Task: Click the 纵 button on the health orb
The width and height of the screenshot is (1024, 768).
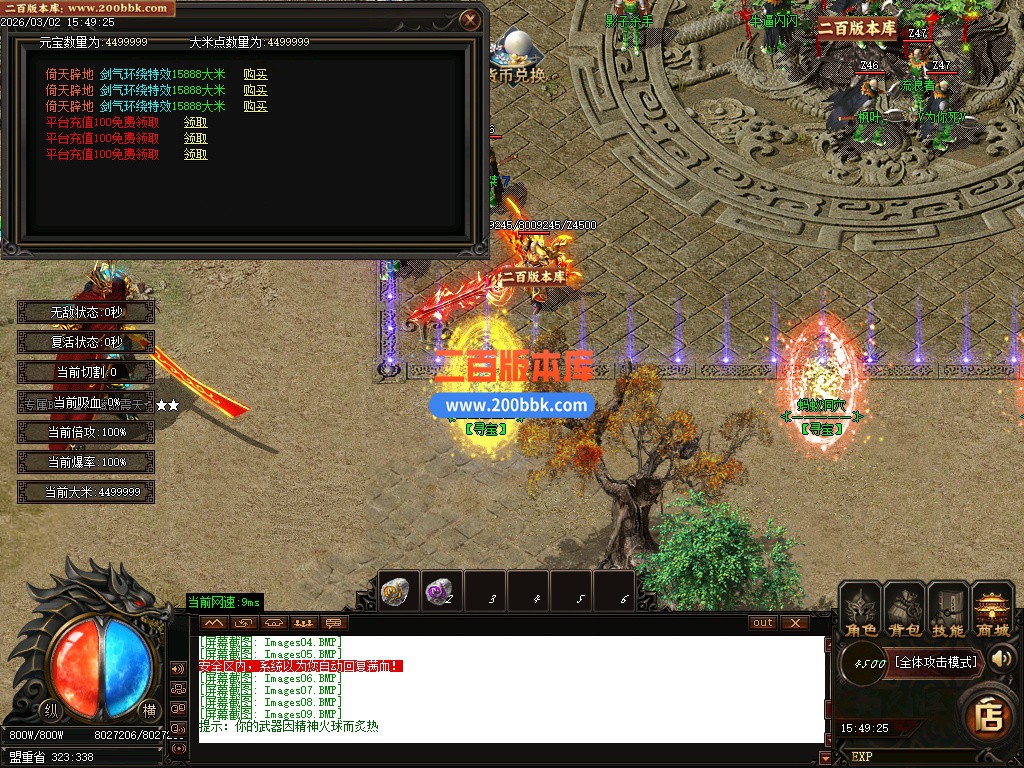Action: pyautogui.click(x=50, y=709)
